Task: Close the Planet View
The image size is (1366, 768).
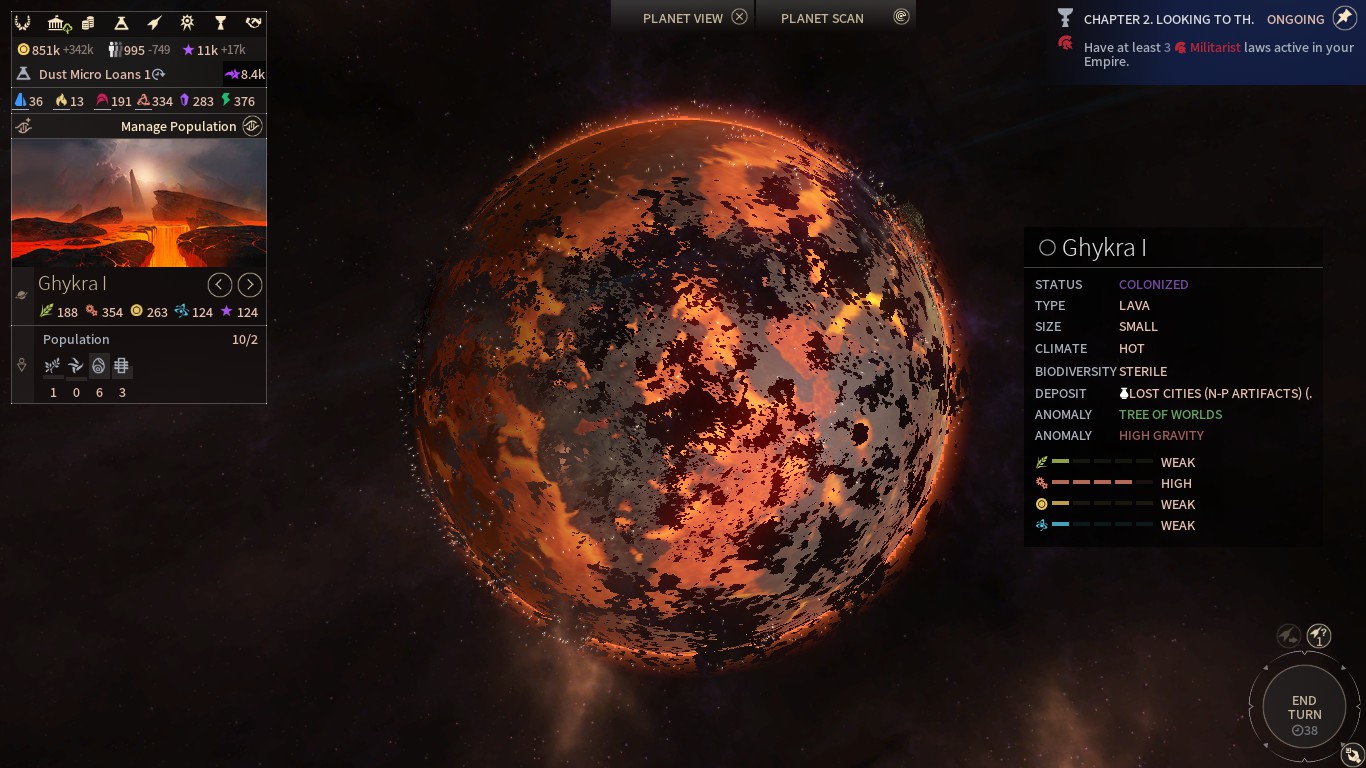Action: 739,17
